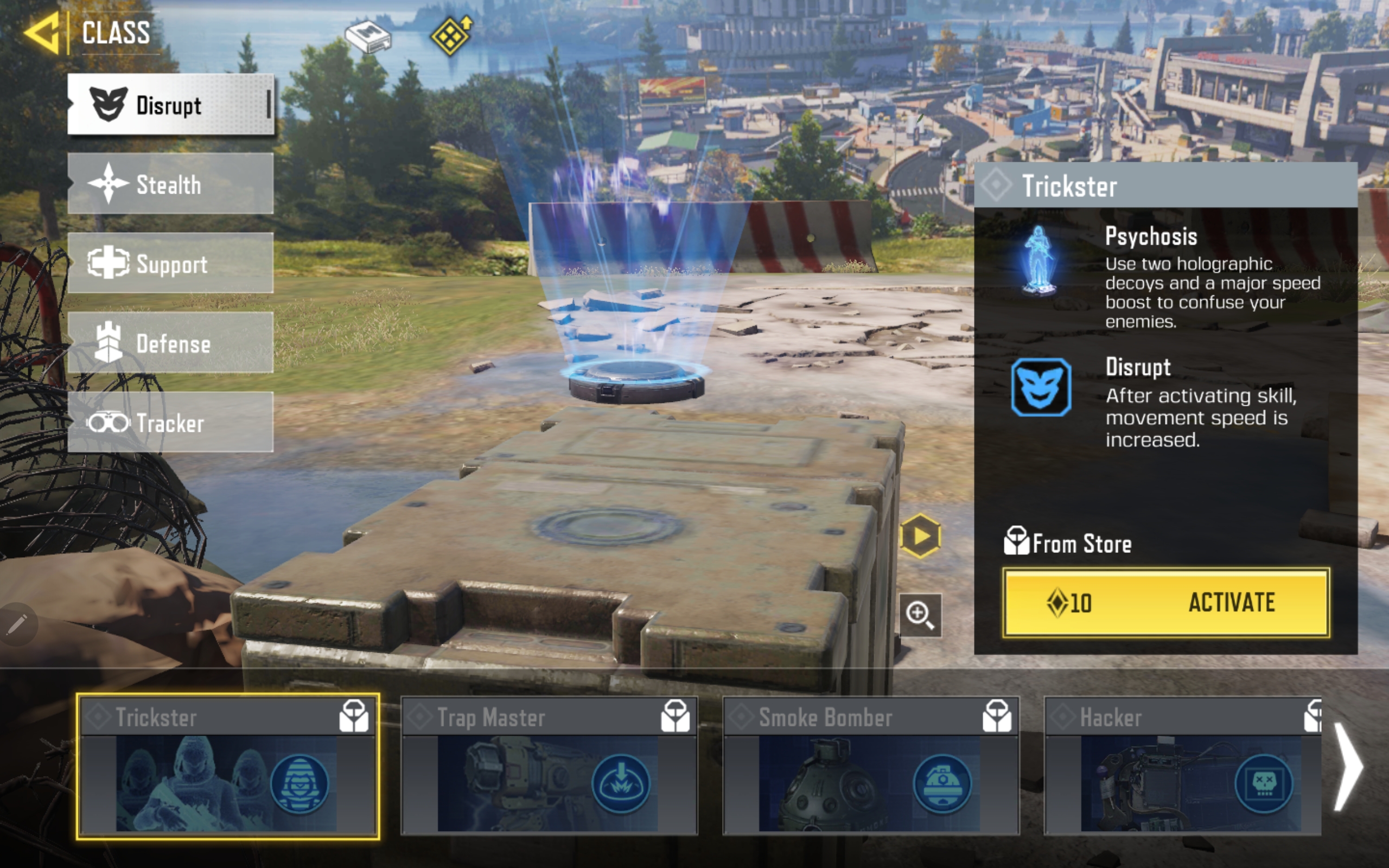Open the pencil edit button
Viewport: 1389px width, 868px height.
tap(17, 624)
